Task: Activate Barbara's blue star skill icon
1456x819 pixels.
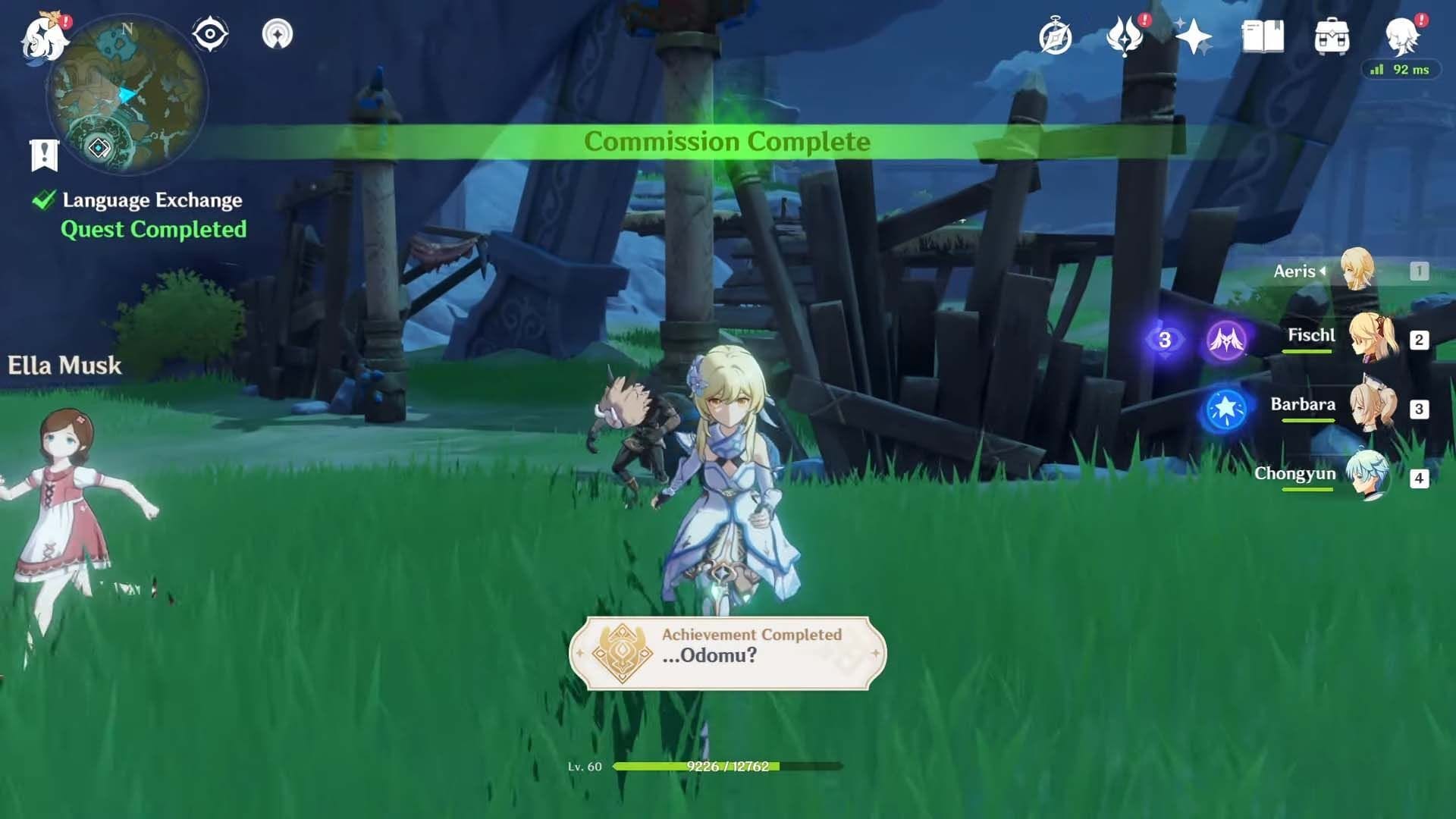Action: (x=1225, y=409)
